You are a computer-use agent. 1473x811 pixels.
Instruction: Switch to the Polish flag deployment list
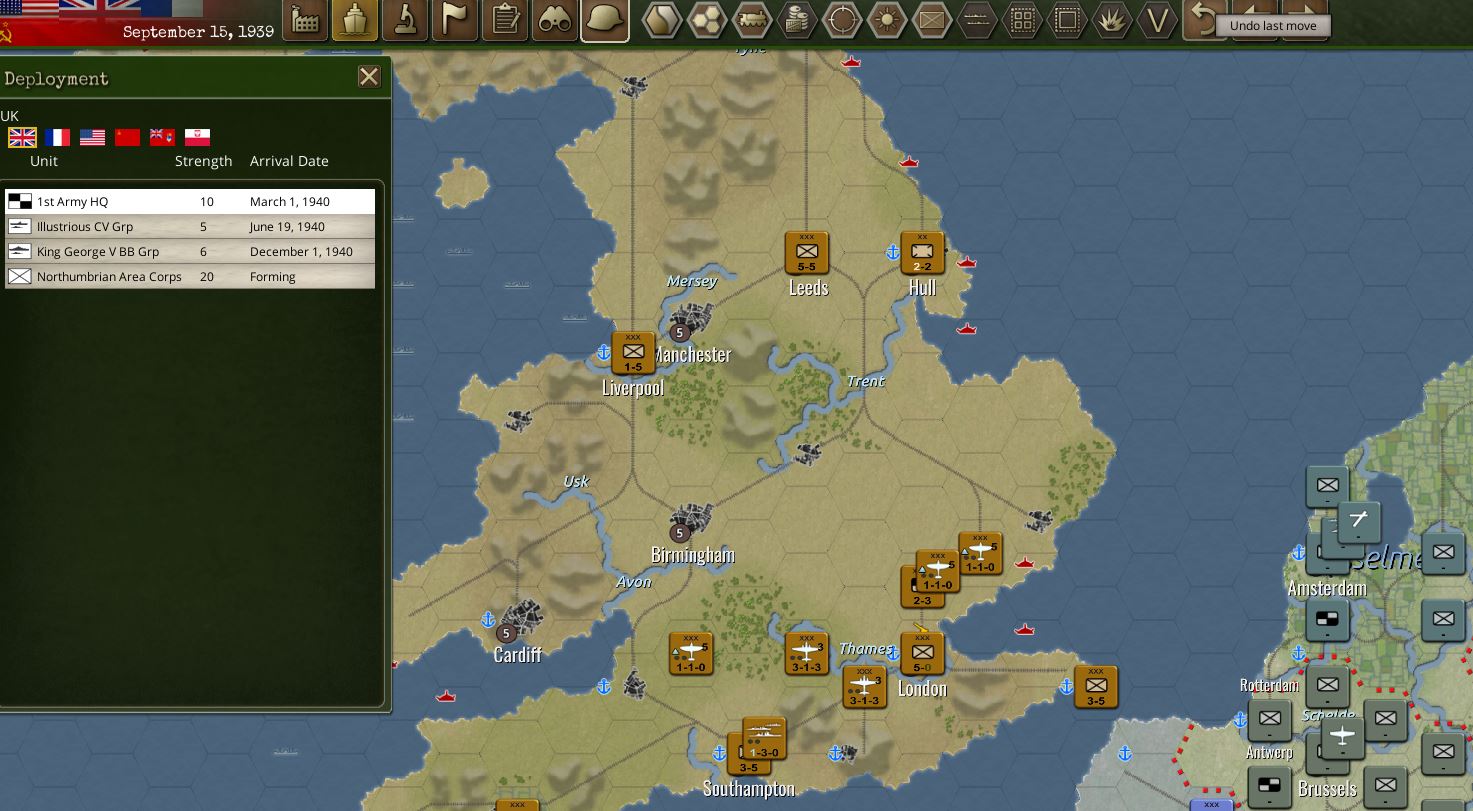point(197,137)
